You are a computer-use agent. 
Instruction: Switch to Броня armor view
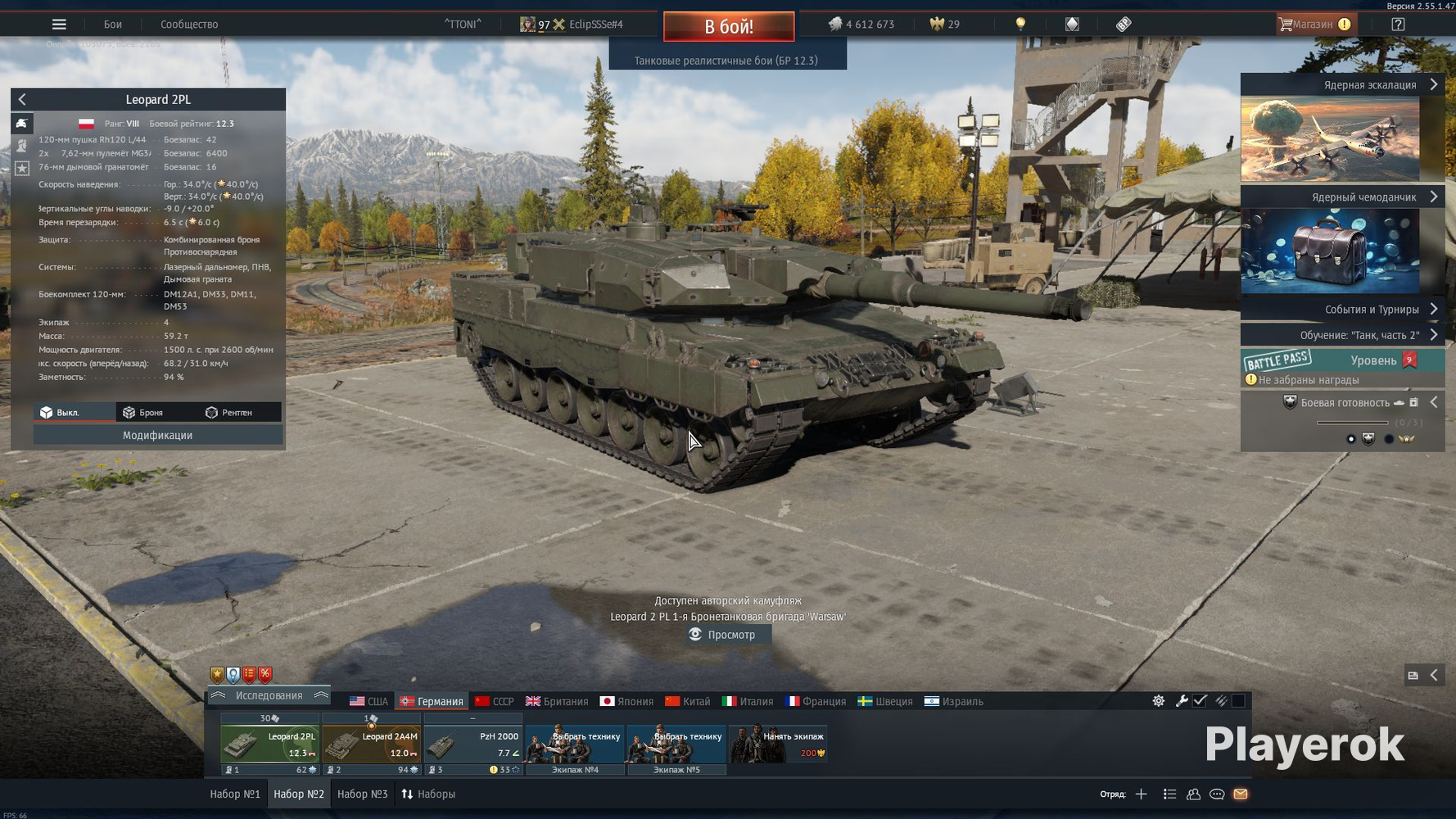point(143,413)
